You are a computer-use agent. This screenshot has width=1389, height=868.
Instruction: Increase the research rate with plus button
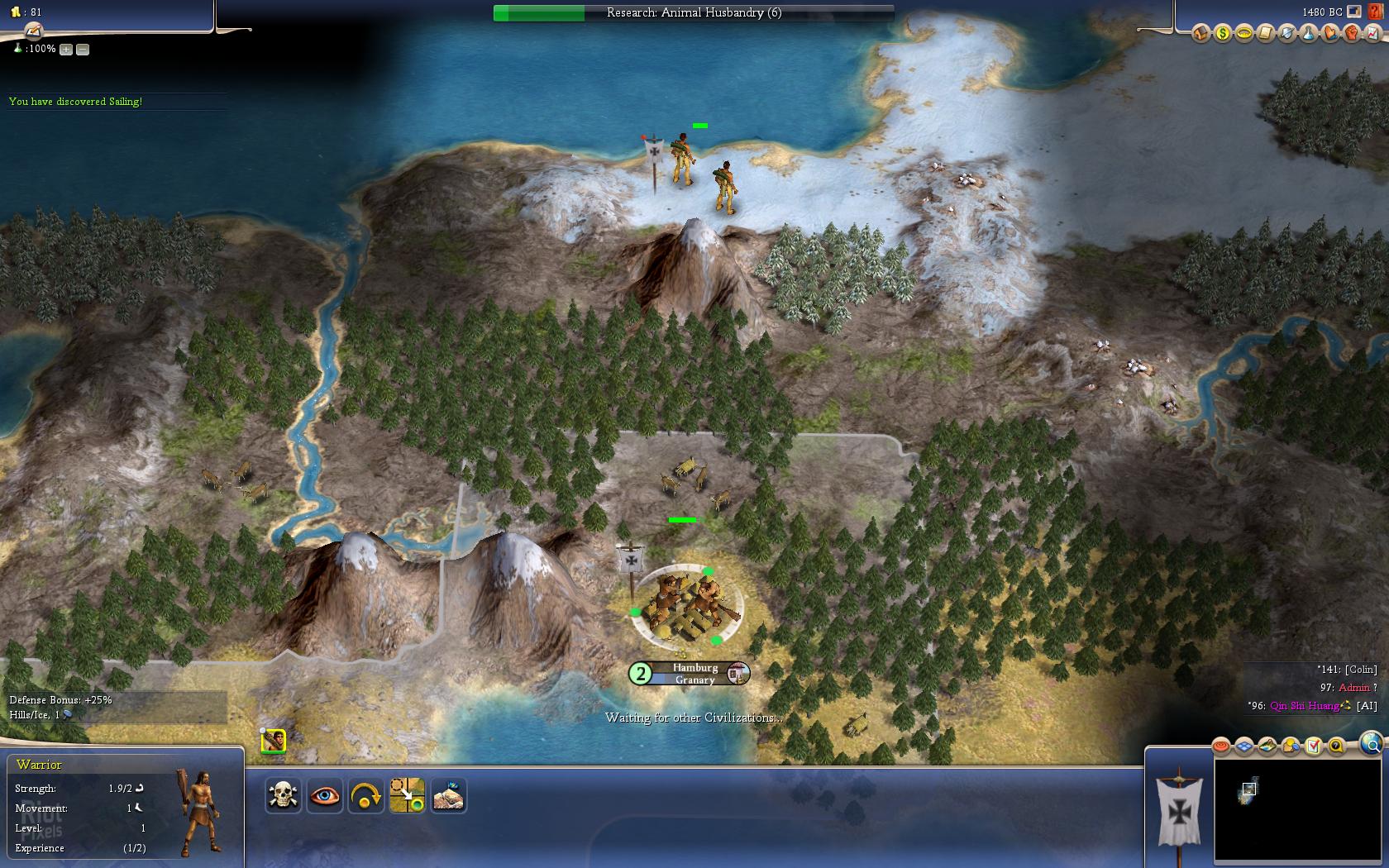66,50
